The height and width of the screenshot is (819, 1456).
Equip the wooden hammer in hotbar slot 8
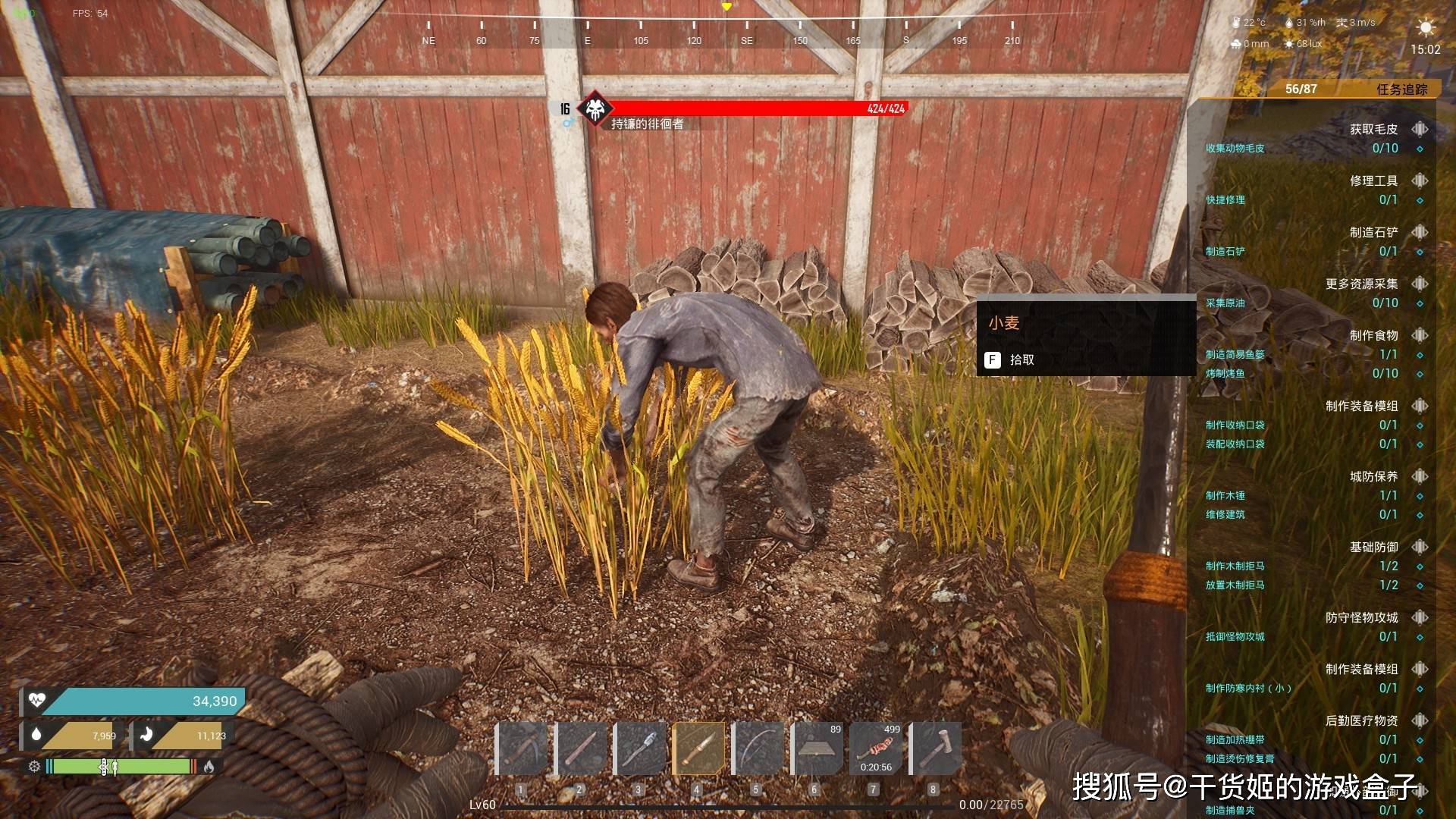point(934,748)
